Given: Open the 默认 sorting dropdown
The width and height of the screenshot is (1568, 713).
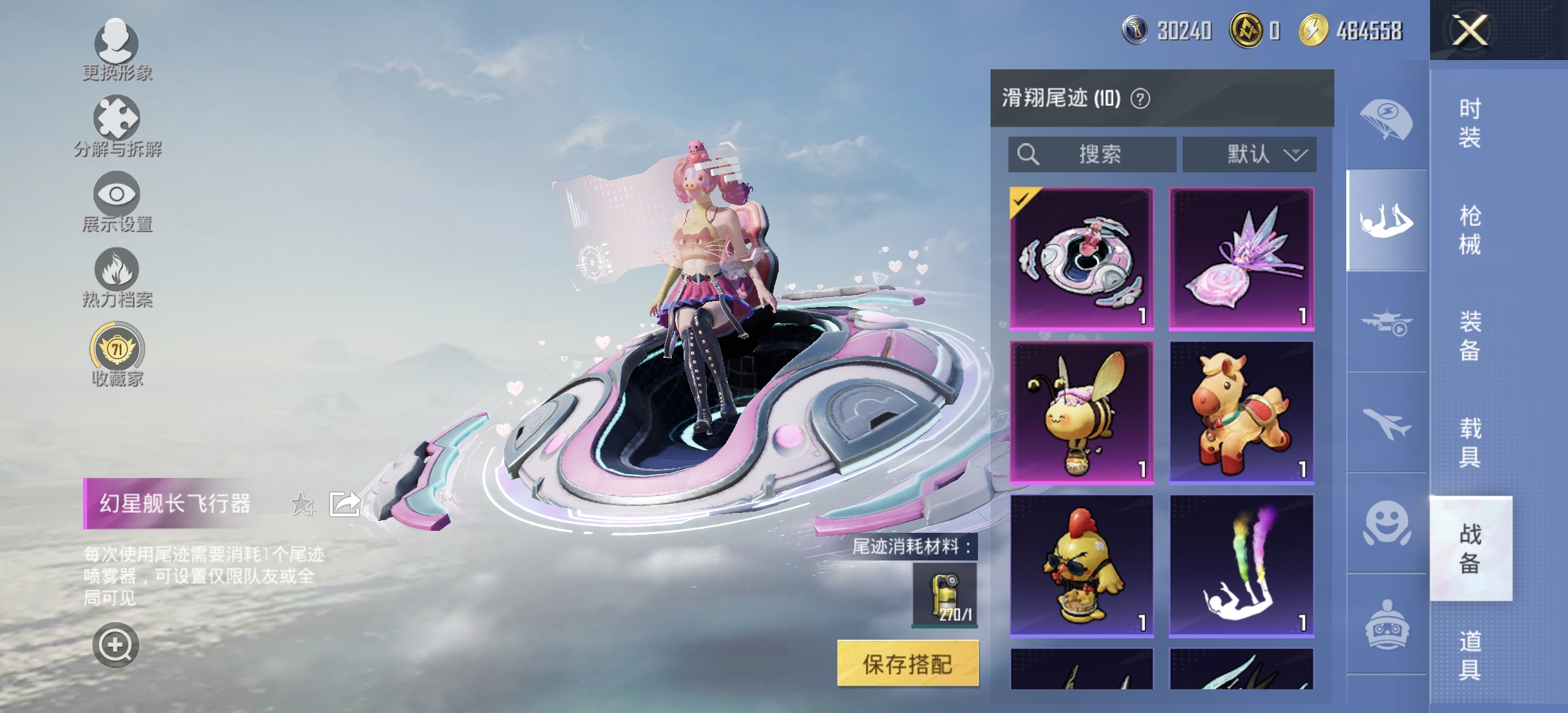Looking at the screenshot, I should click(x=1249, y=155).
